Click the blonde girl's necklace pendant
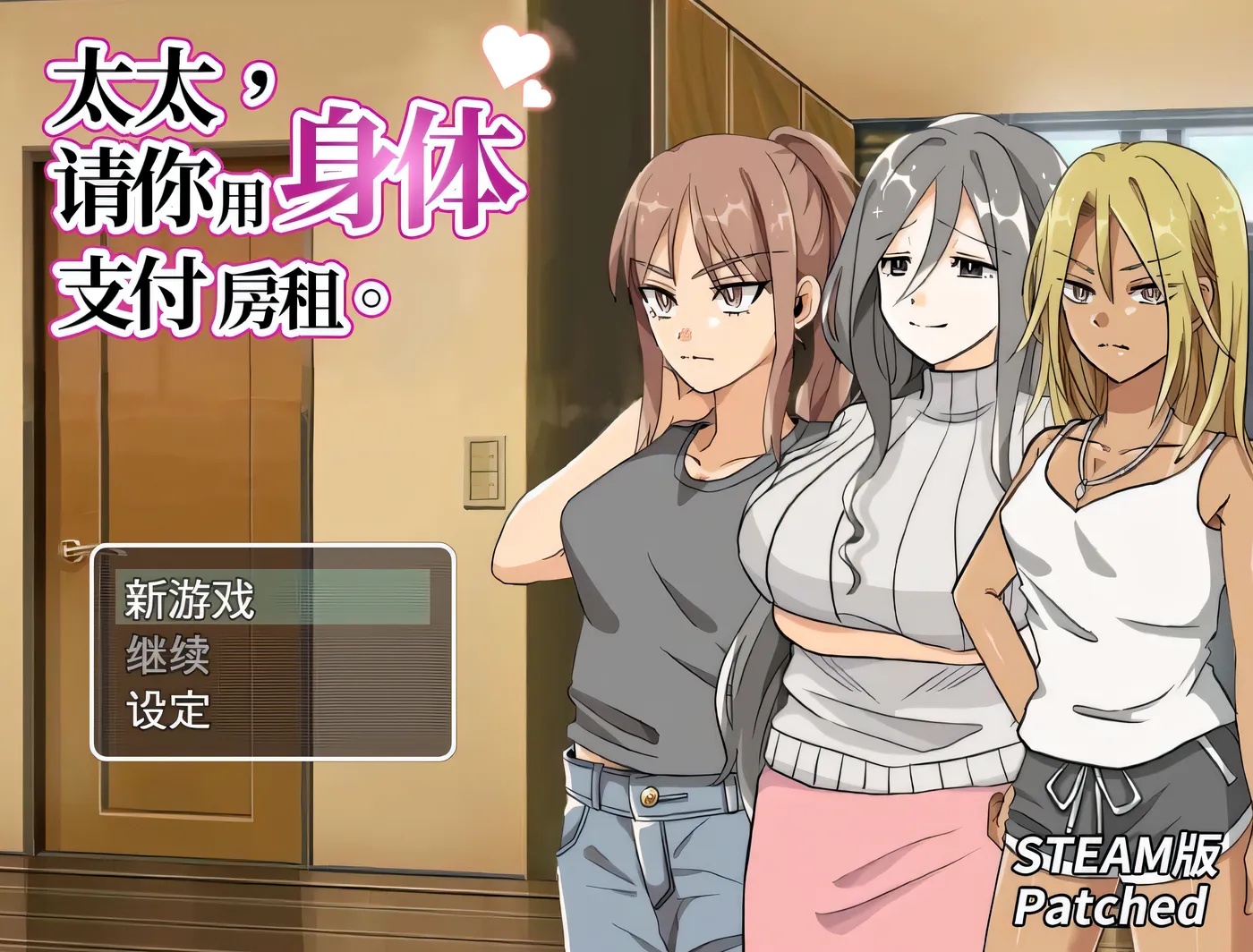Image resolution: width=1253 pixels, height=952 pixels. click(x=1080, y=486)
